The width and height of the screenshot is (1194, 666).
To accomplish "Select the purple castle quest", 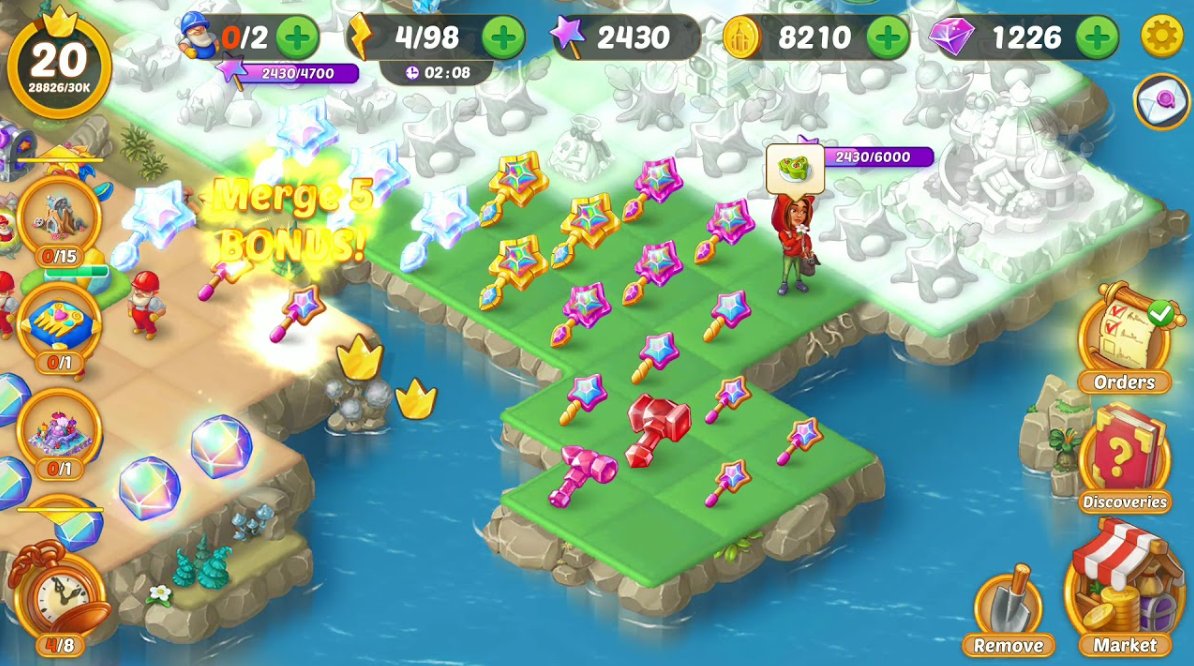I will 59,430.
